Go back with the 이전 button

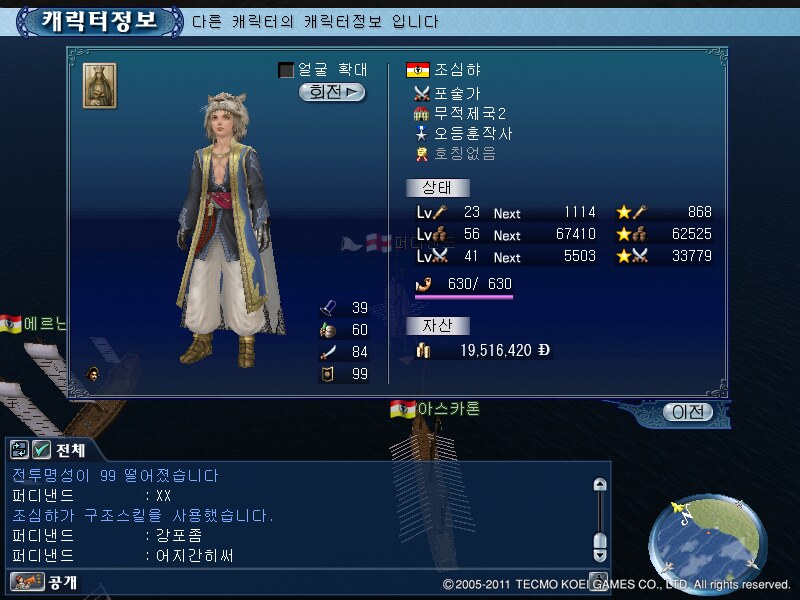pyautogui.click(x=689, y=412)
